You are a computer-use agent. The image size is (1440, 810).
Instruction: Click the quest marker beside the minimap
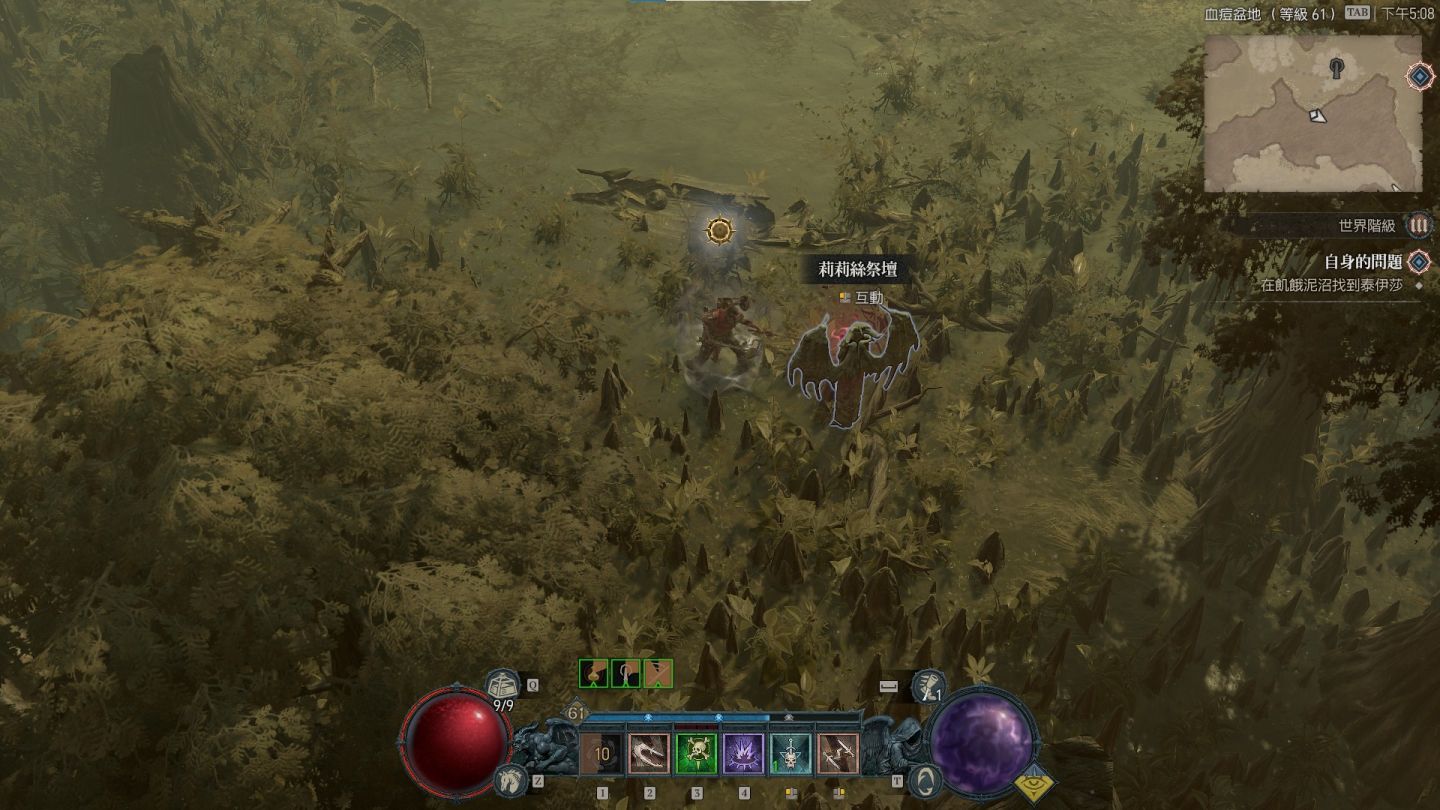1419,76
